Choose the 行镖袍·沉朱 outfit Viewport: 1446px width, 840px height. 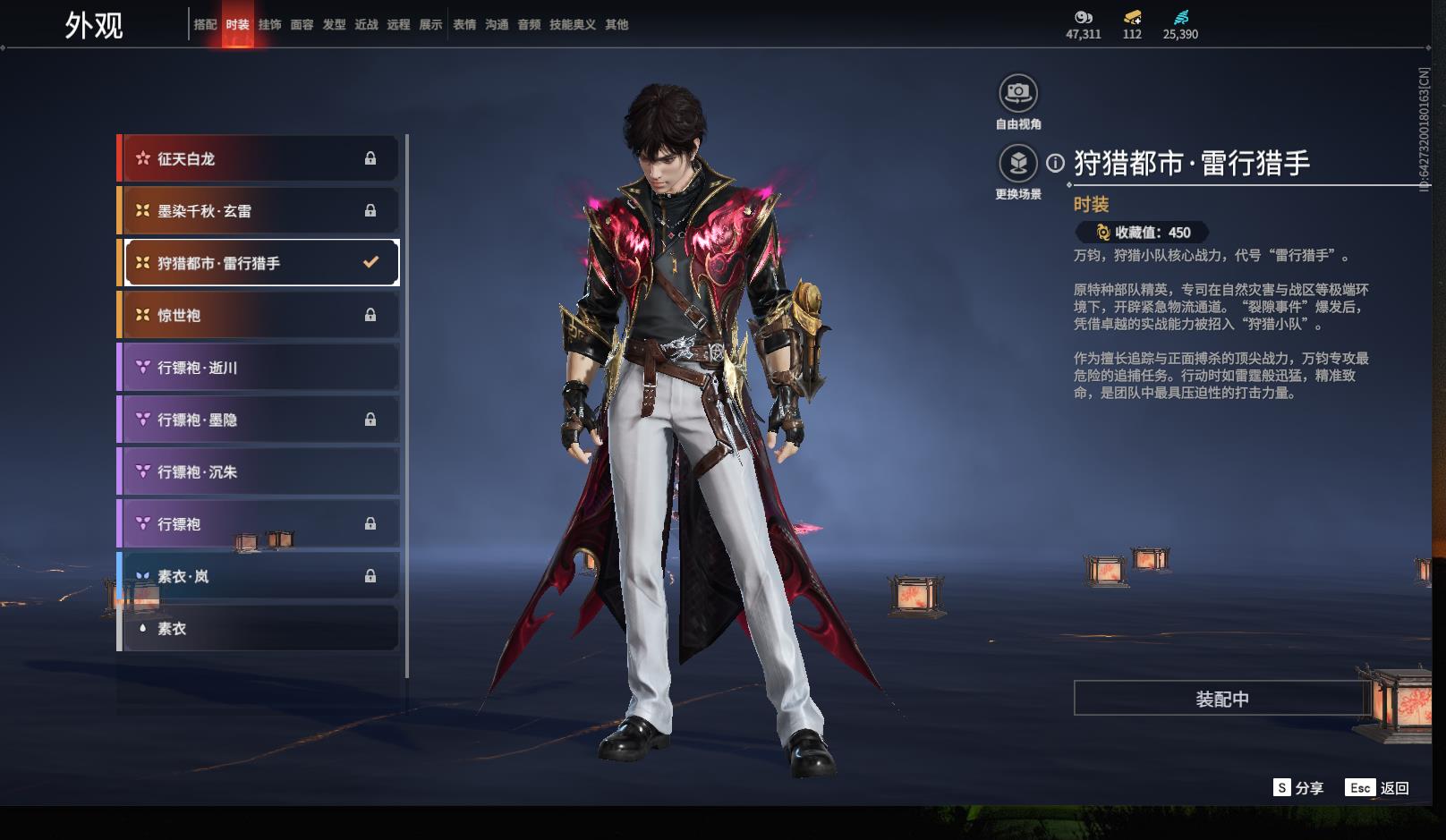(259, 471)
